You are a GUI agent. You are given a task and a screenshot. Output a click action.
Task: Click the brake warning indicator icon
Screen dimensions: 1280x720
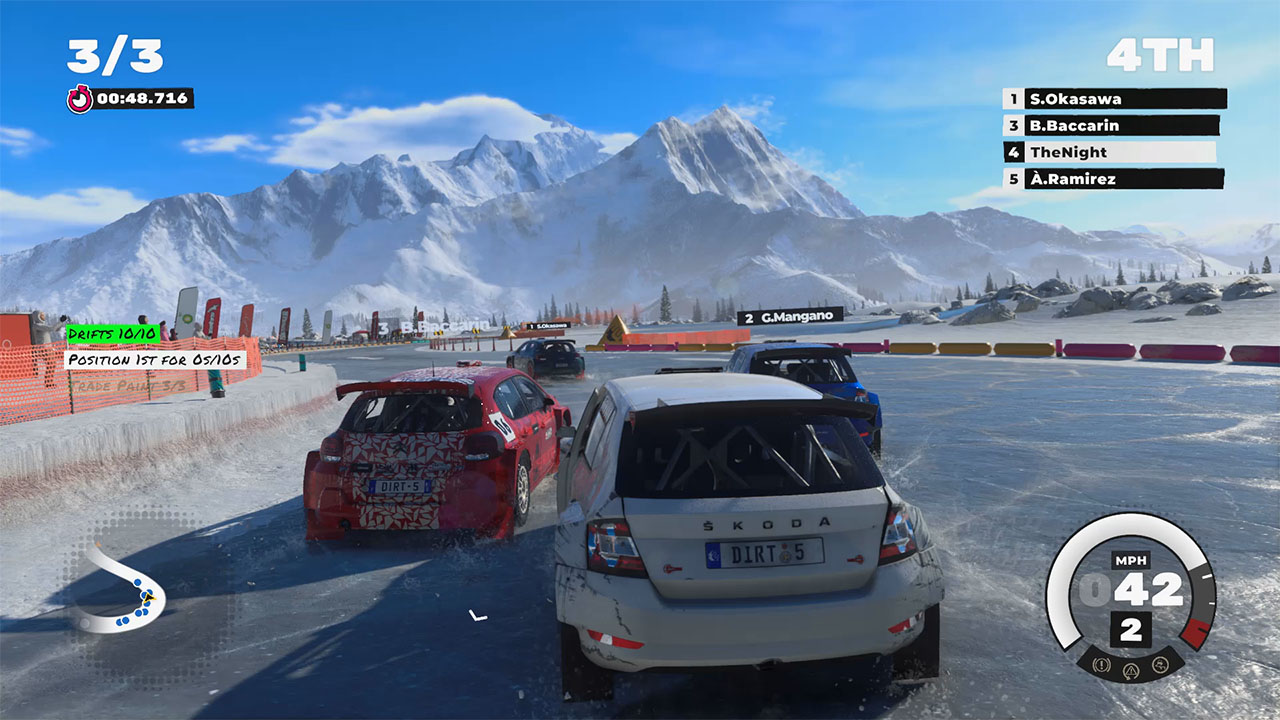coord(1101,663)
